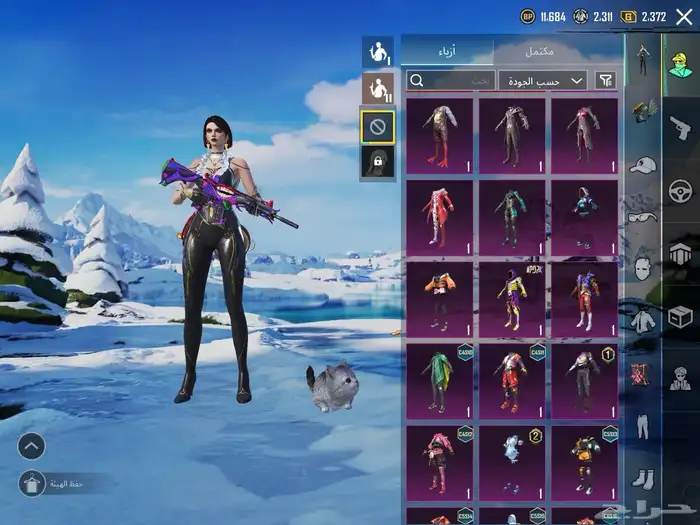Open the steering wheel vehicle category
This screenshot has width=700, height=525.
click(680, 191)
